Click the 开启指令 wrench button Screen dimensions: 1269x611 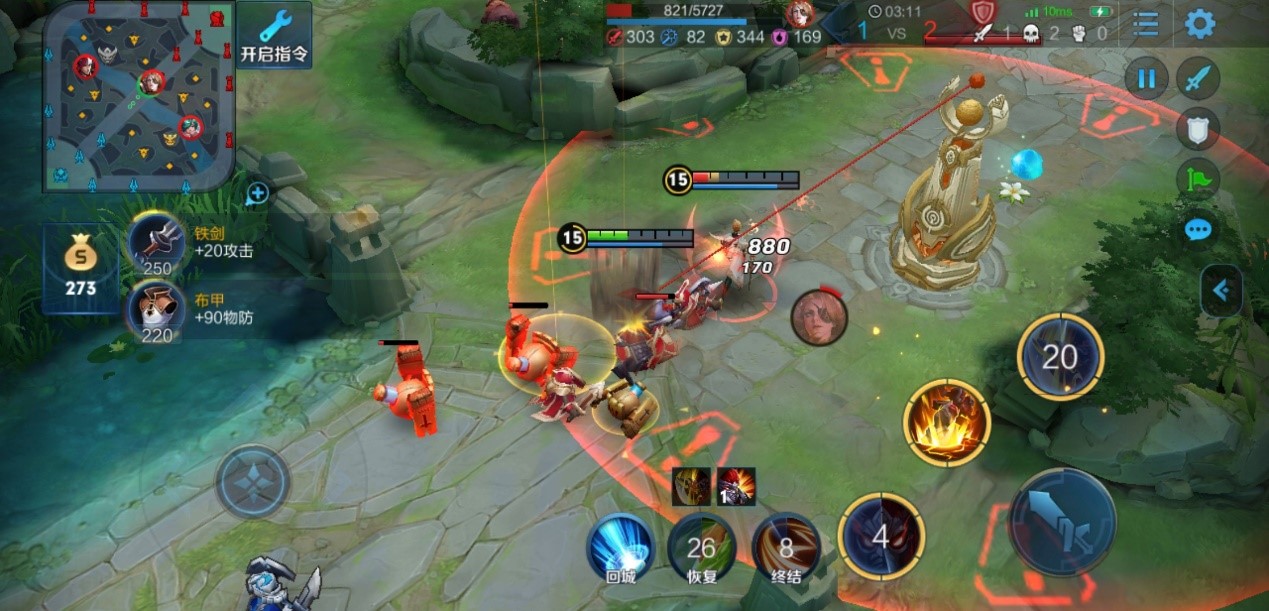[x=274, y=34]
